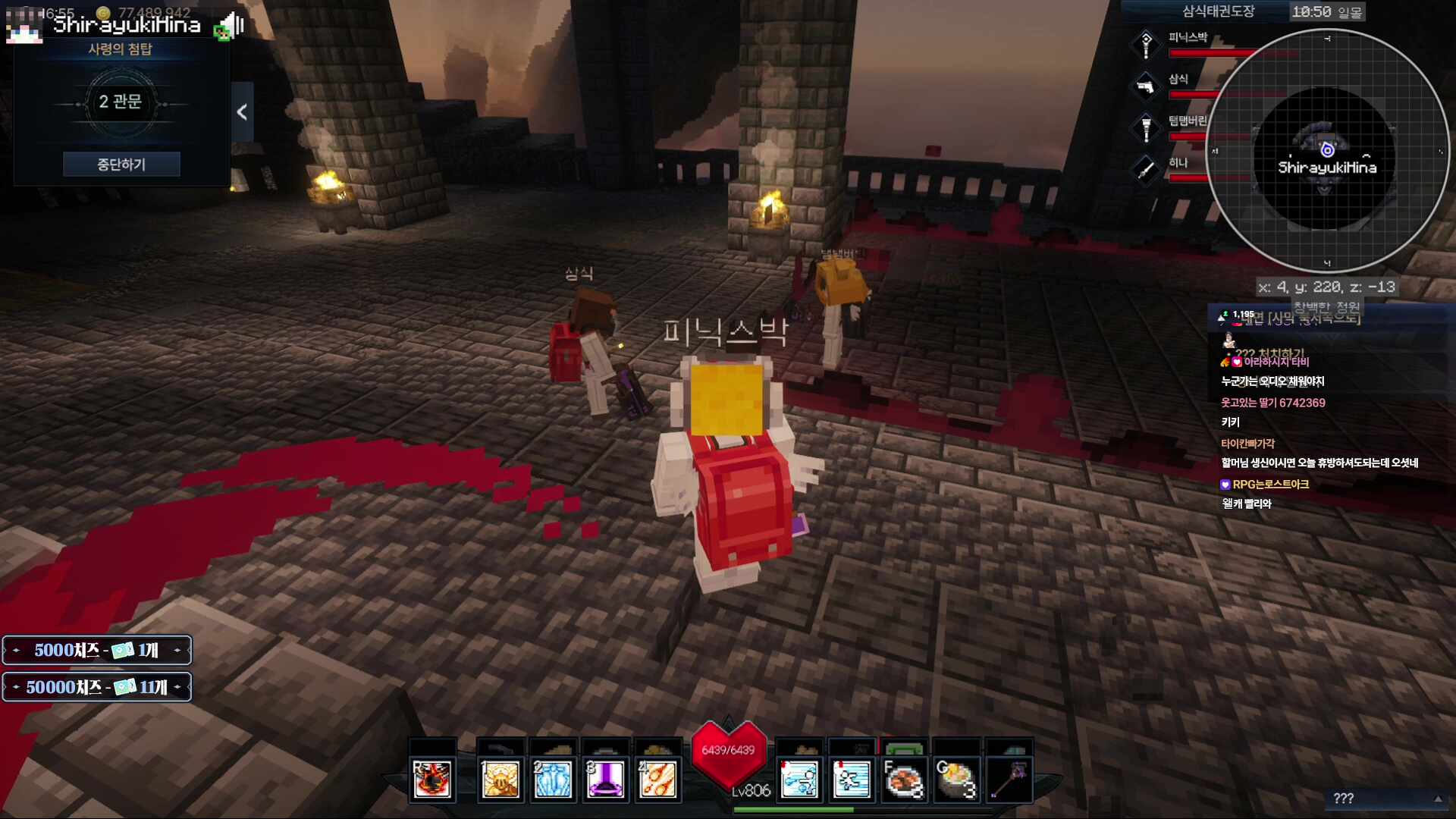The image size is (1456, 819).
Task: Open the circular minimap
Action: [1326, 152]
